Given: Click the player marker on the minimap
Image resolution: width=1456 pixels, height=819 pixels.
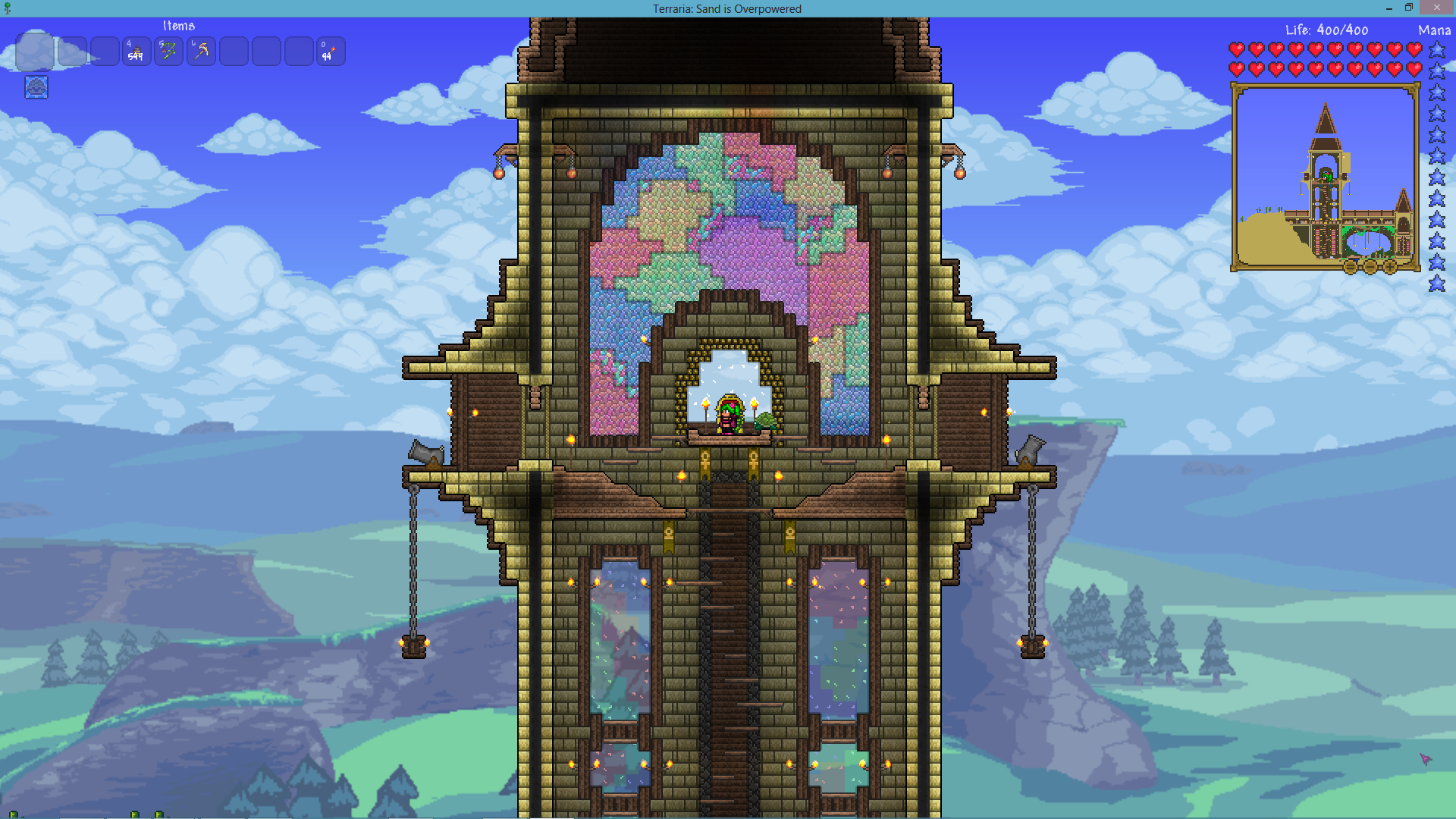Looking at the screenshot, I should [x=1327, y=174].
